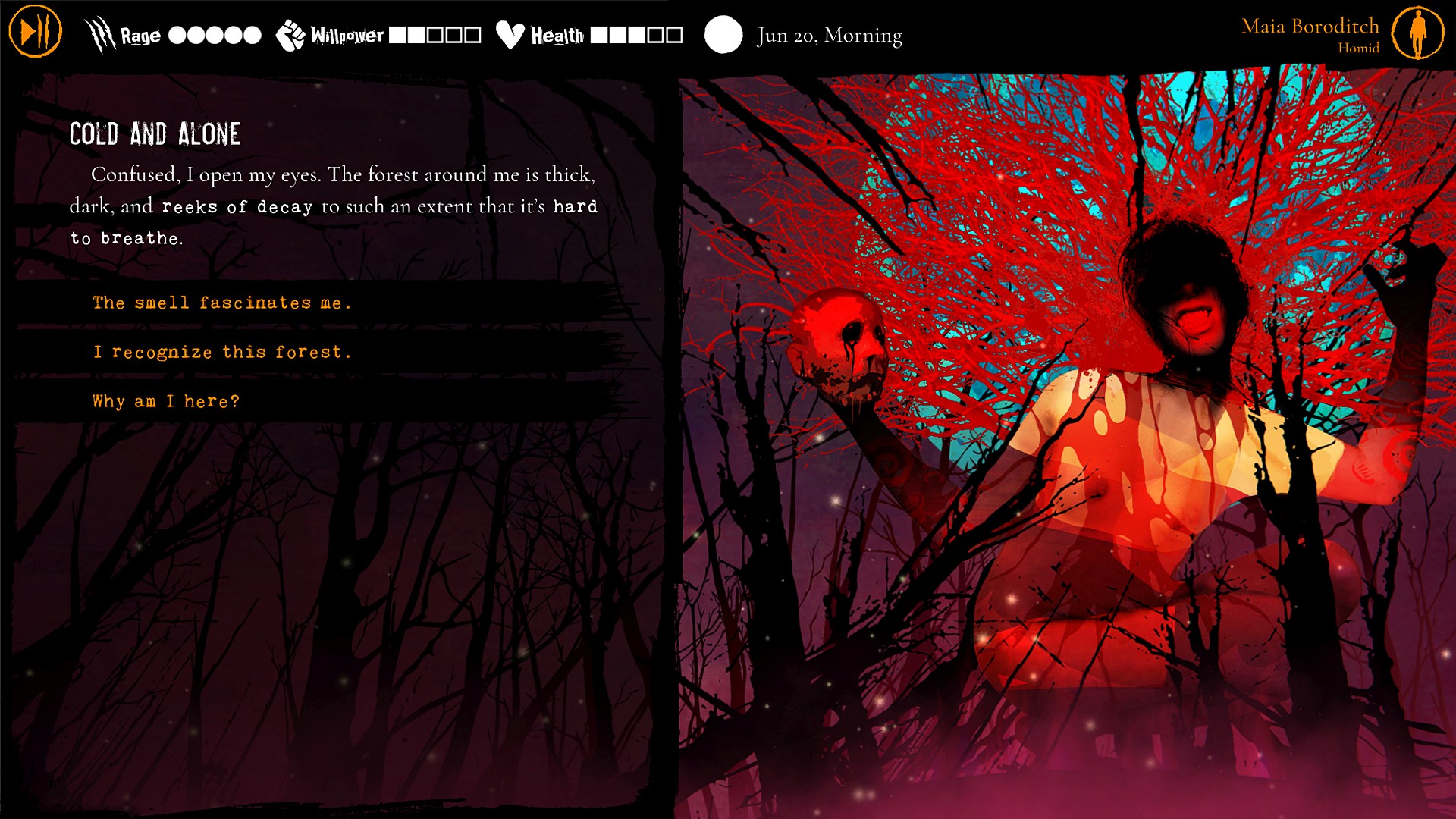Expand the Willpower stat label

pyautogui.click(x=347, y=33)
